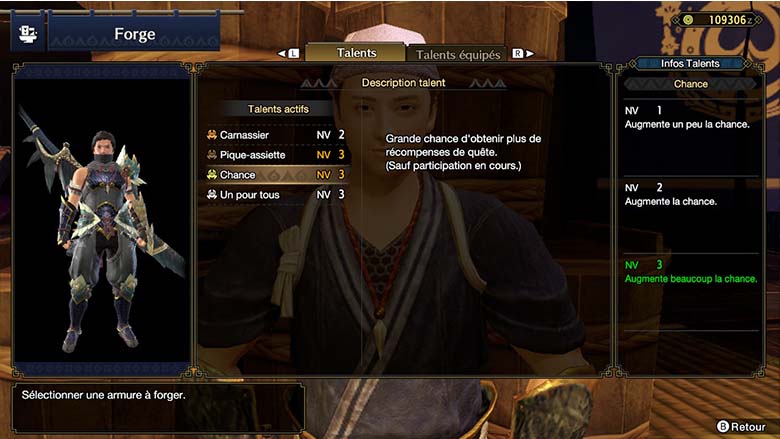Highlight the Chance talent entry
Image resolution: width=780 pixels, height=439 pixels.
tap(274, 175)
